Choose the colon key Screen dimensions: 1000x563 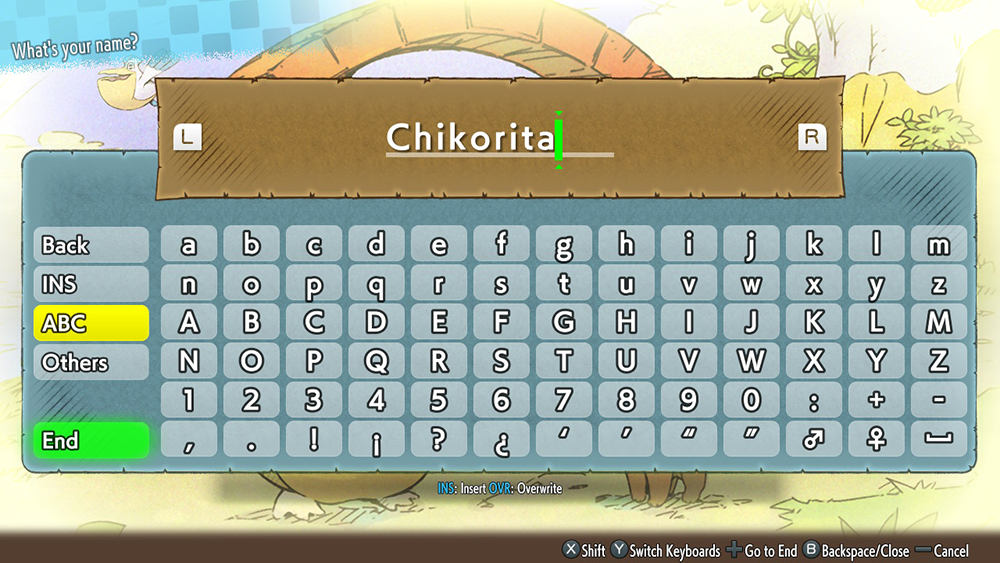[813, 401]
